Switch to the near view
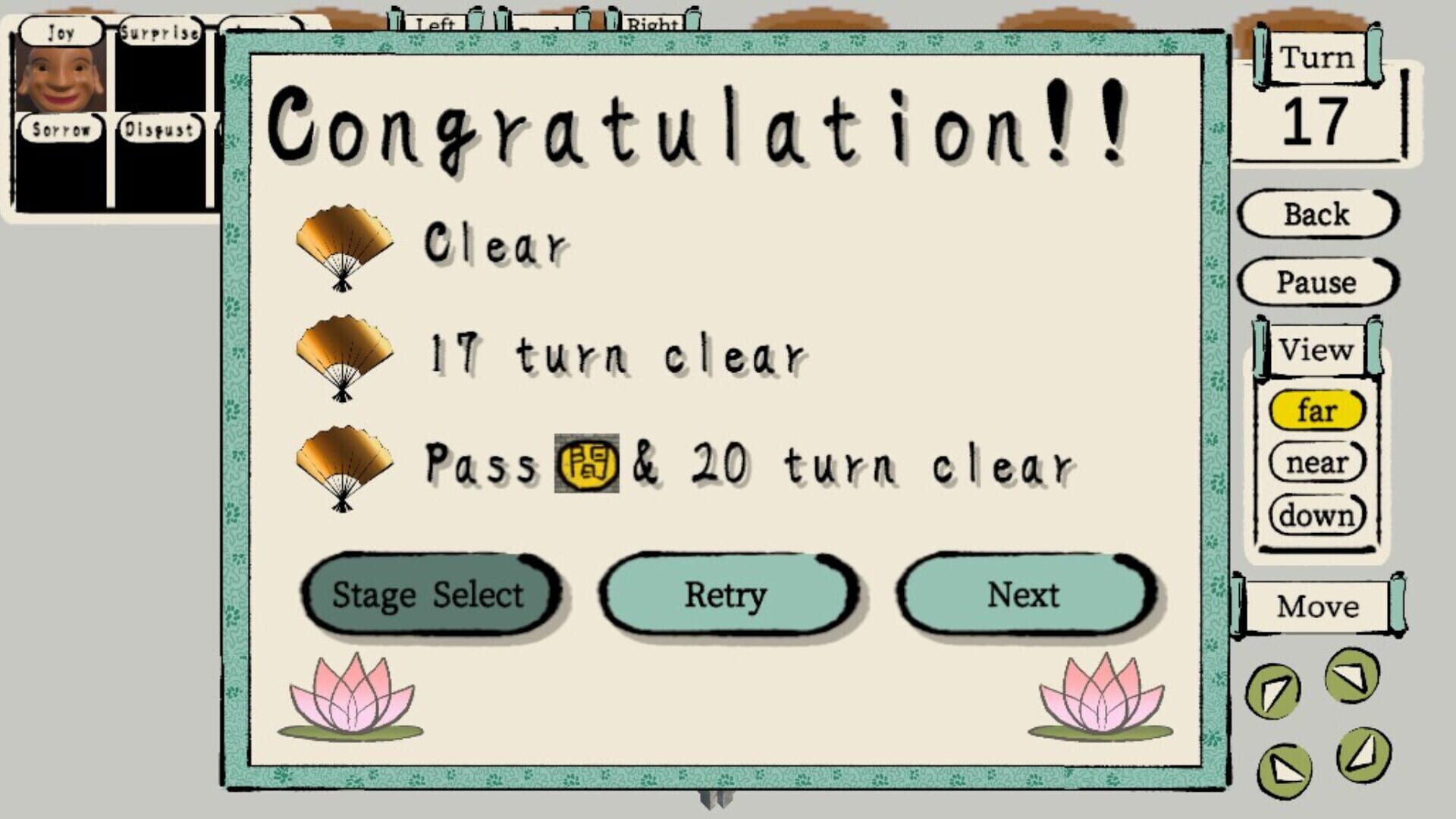The image size is (1456, 819). click(1318, 463)
